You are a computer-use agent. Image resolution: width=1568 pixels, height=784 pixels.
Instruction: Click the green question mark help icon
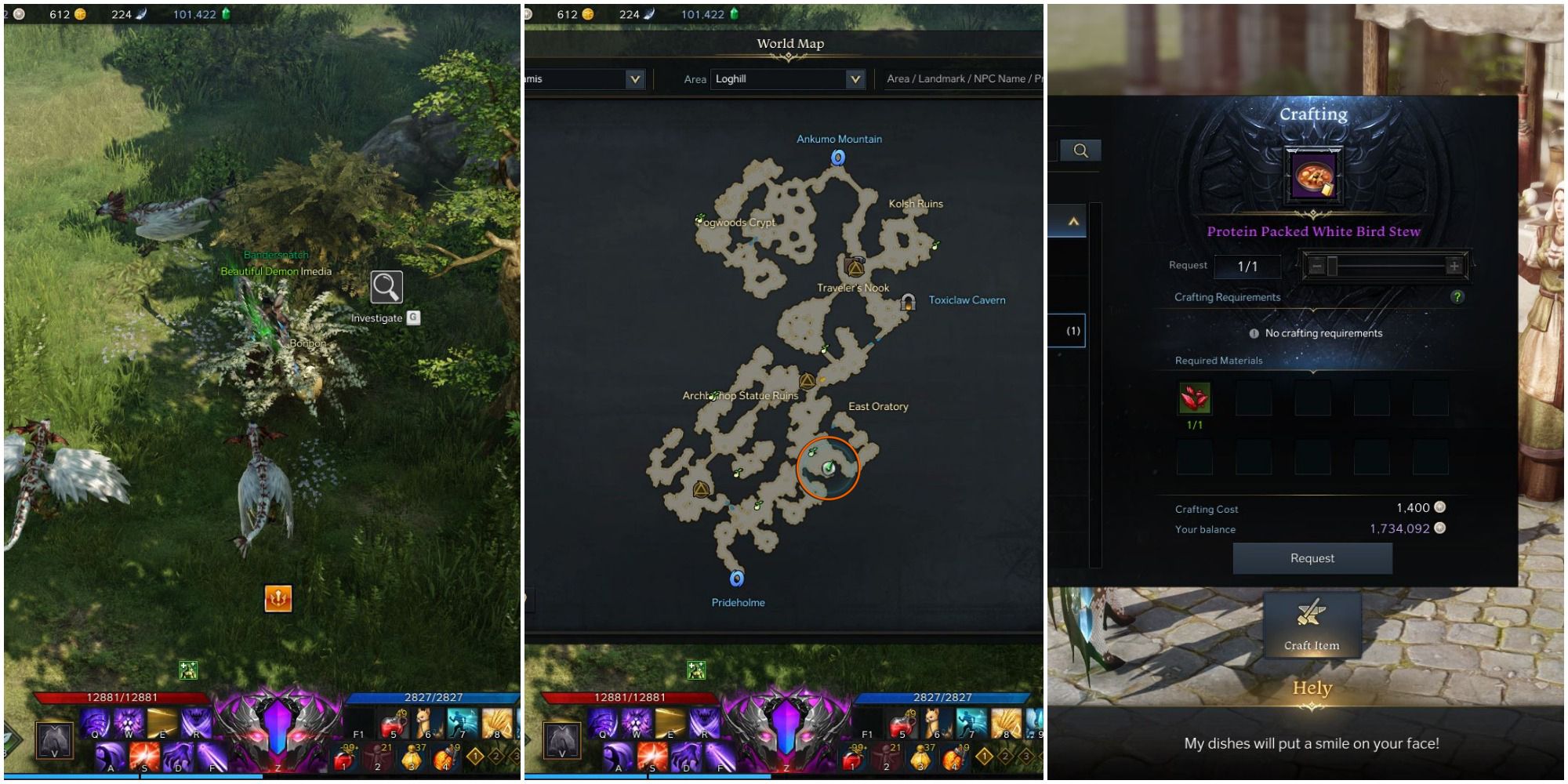[x=1459, y=298]
